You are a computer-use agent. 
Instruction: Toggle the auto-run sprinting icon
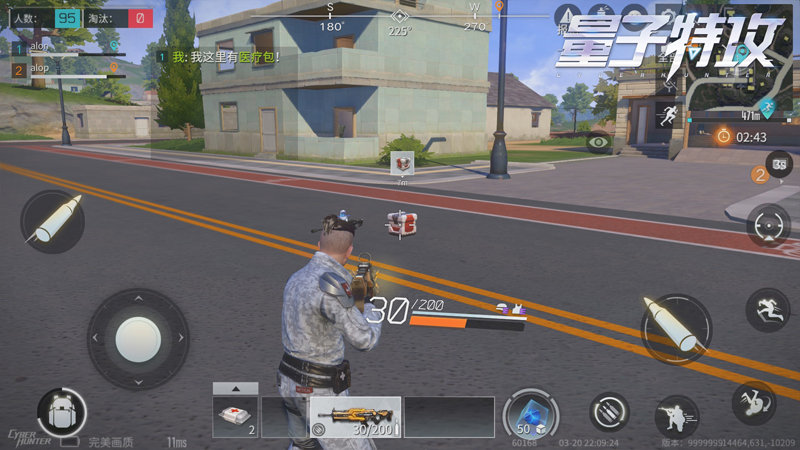point(667,114)
